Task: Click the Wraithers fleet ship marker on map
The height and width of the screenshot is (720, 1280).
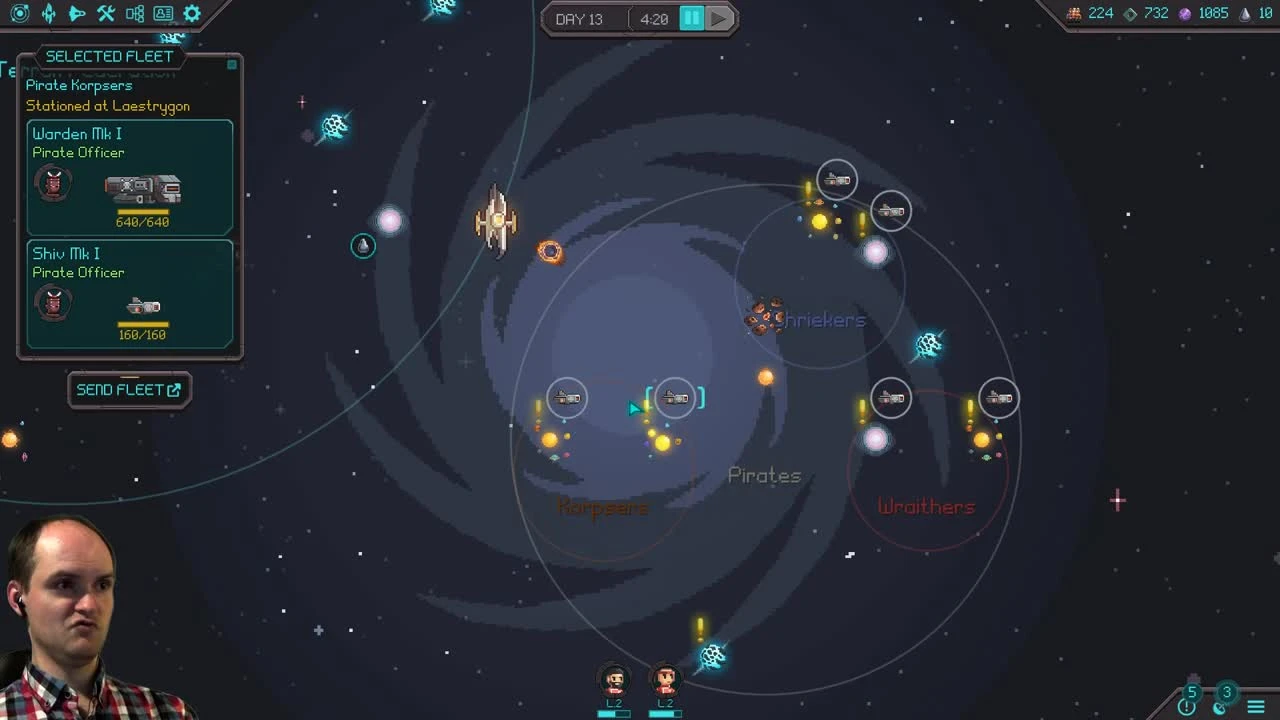Action: (890, 397)
